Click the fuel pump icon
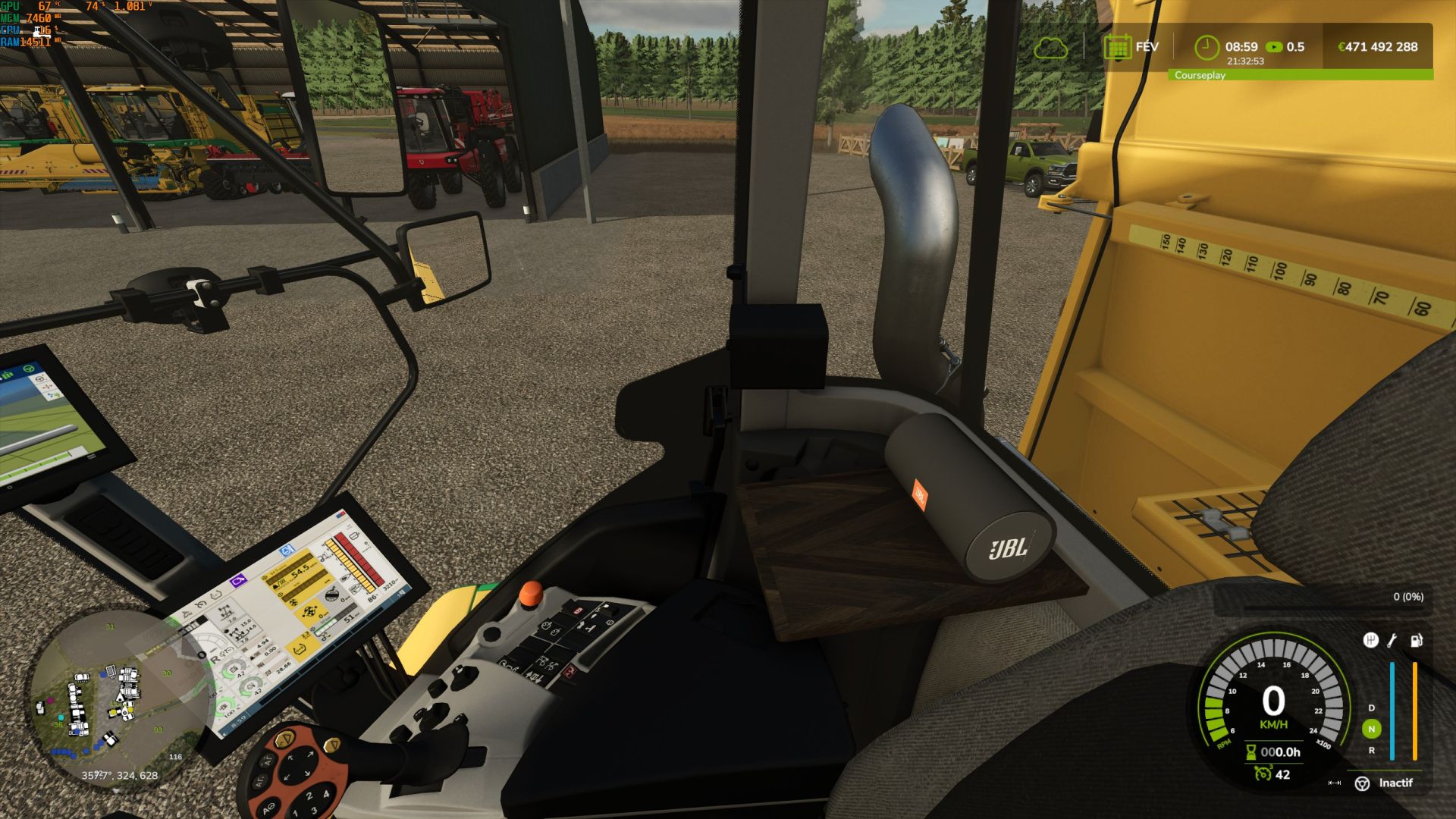Viewport: 1456px width, 819px height. click(1415, 641)
